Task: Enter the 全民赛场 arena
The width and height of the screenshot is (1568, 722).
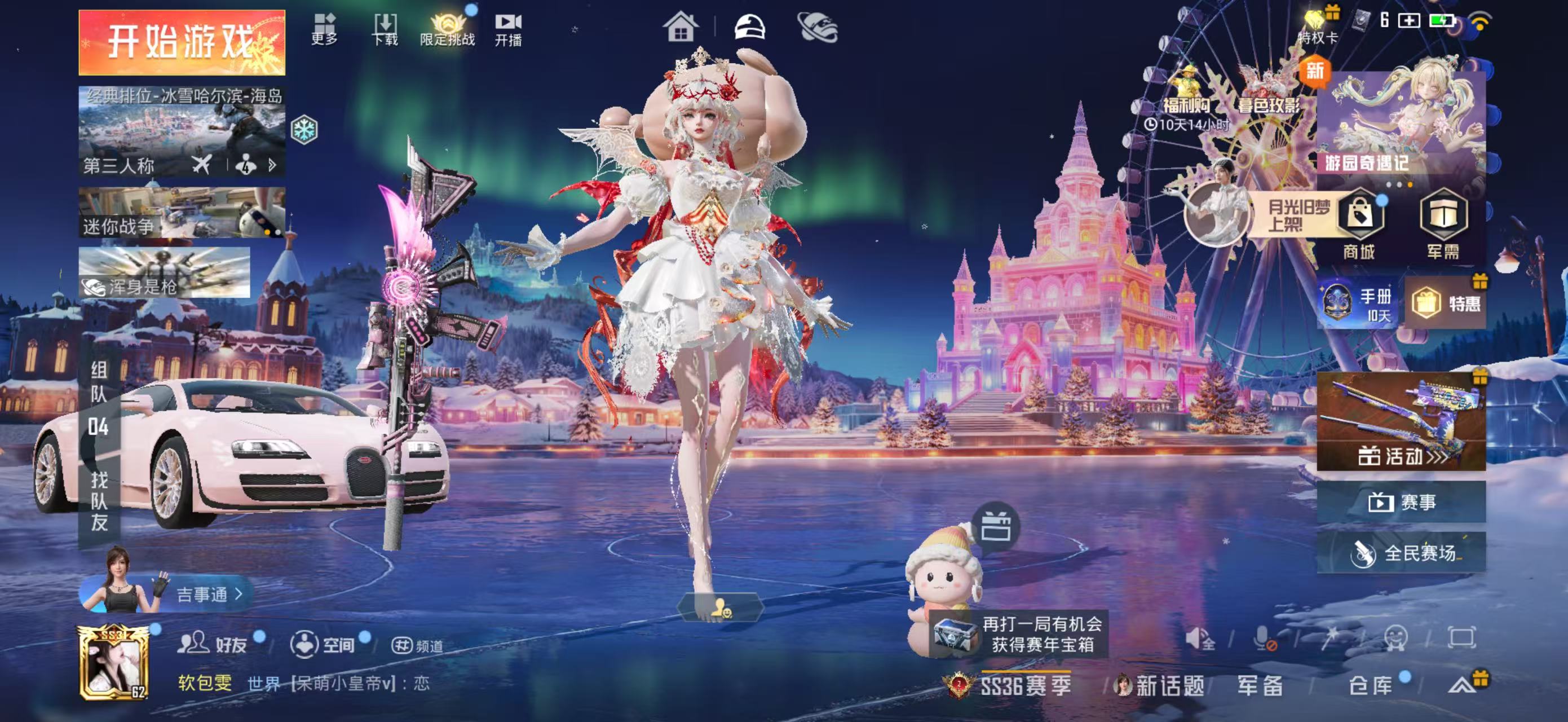Action: tap(1401, 553)
